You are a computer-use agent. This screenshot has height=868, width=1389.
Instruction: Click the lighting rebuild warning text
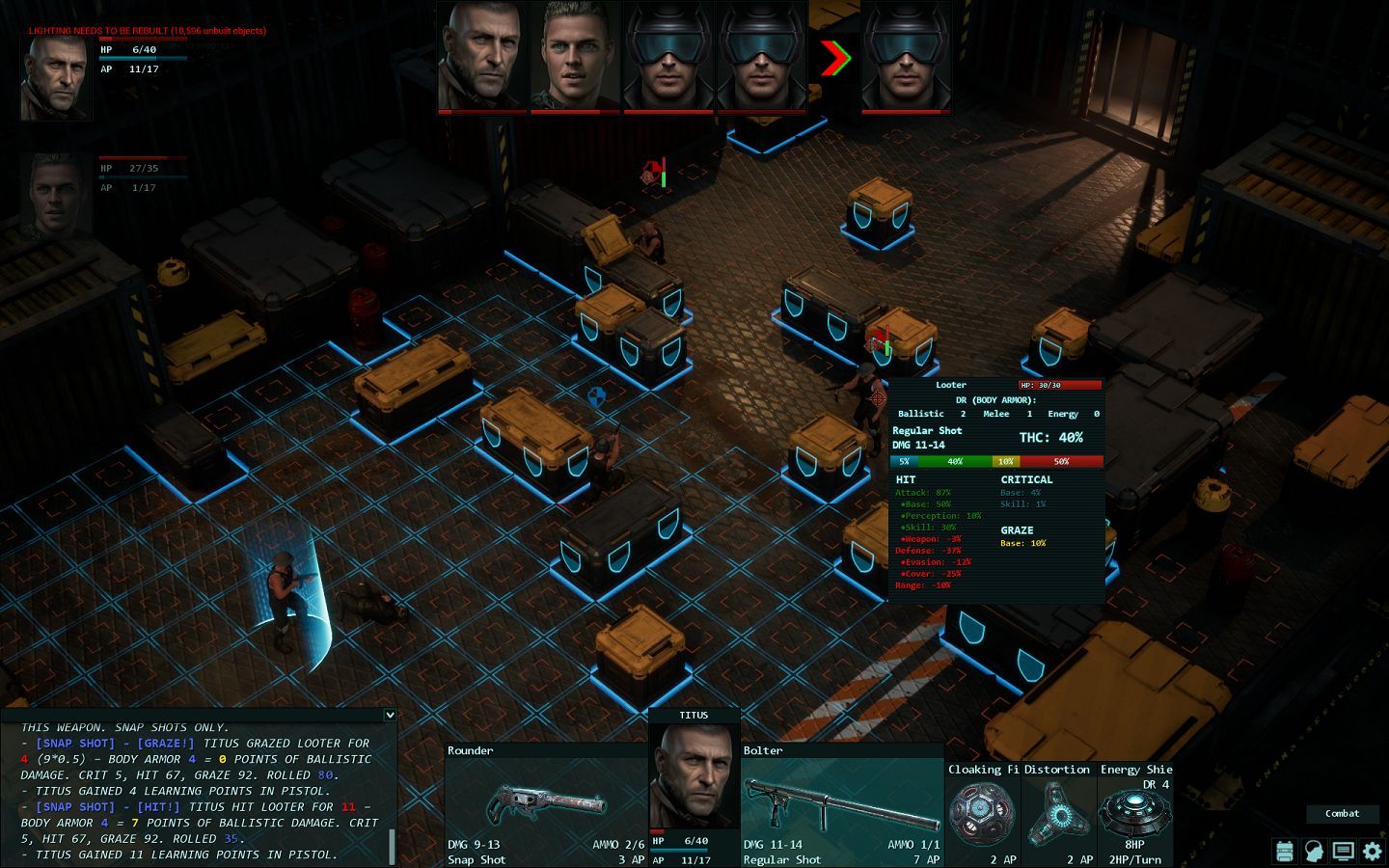[x=145, y=30]
